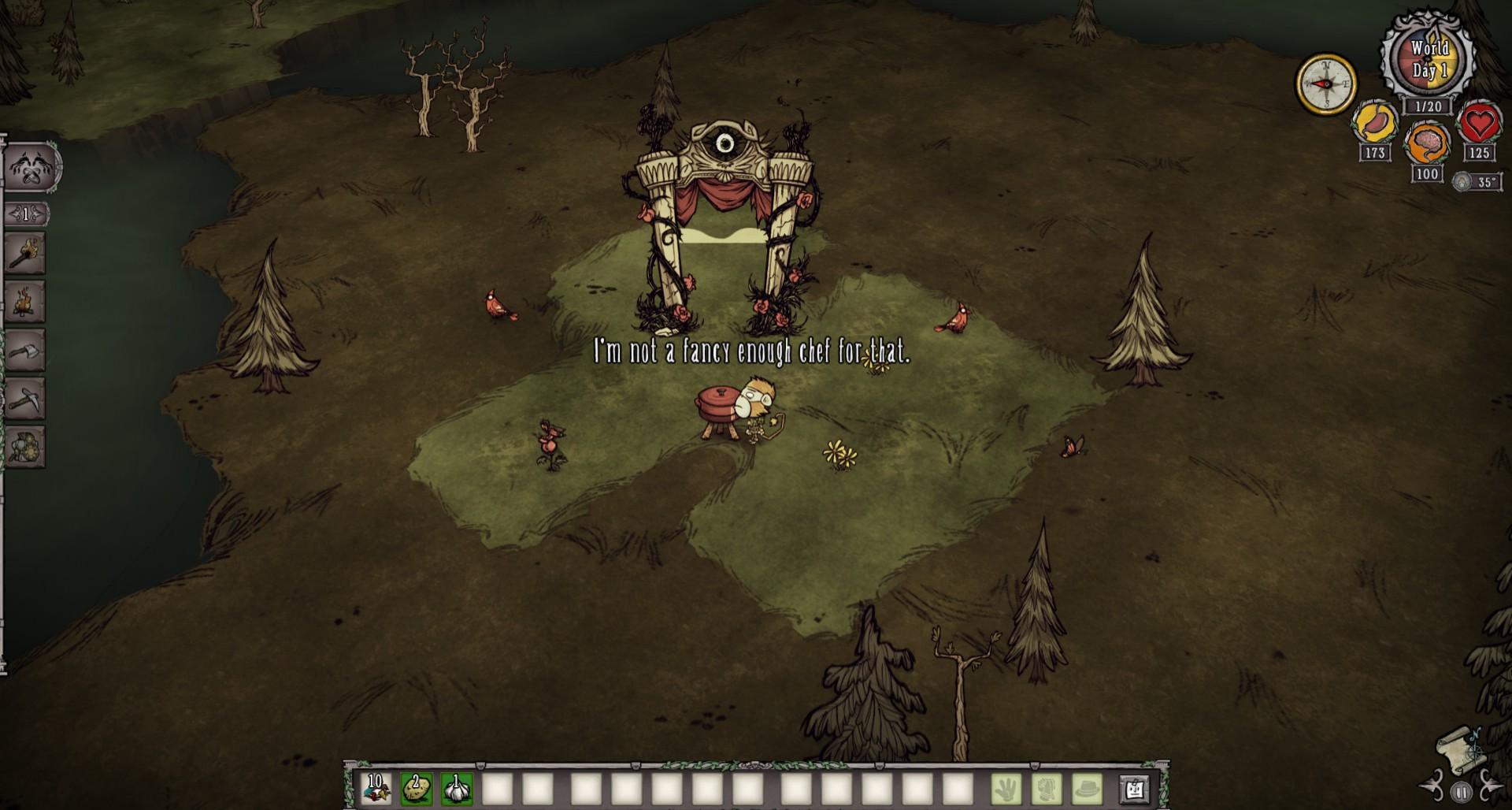Rotate camera with the right arrow
Viewport: 1512px width, 810px height.
(1491, 787)
